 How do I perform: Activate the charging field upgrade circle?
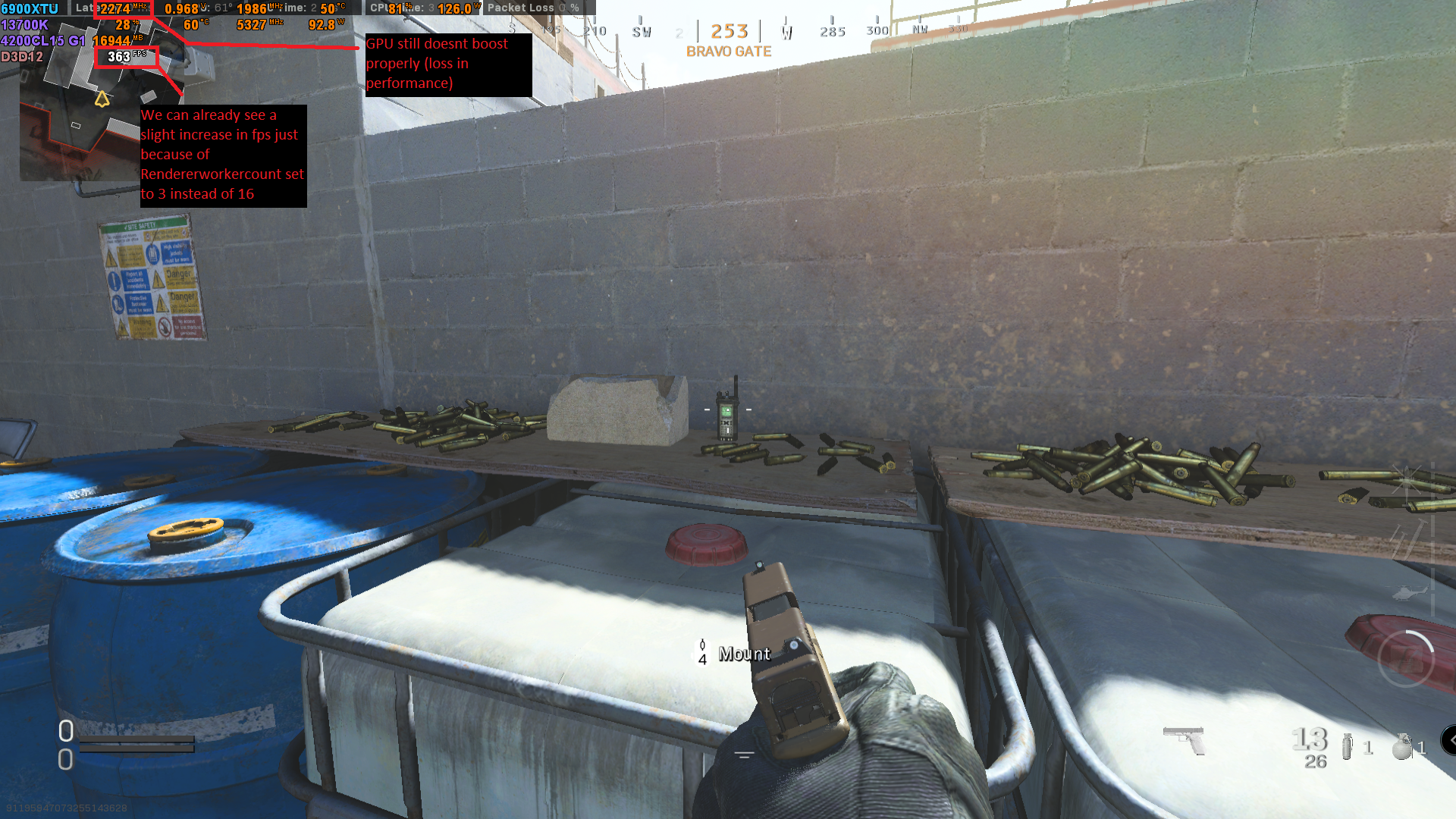(x=1405, y=658)
